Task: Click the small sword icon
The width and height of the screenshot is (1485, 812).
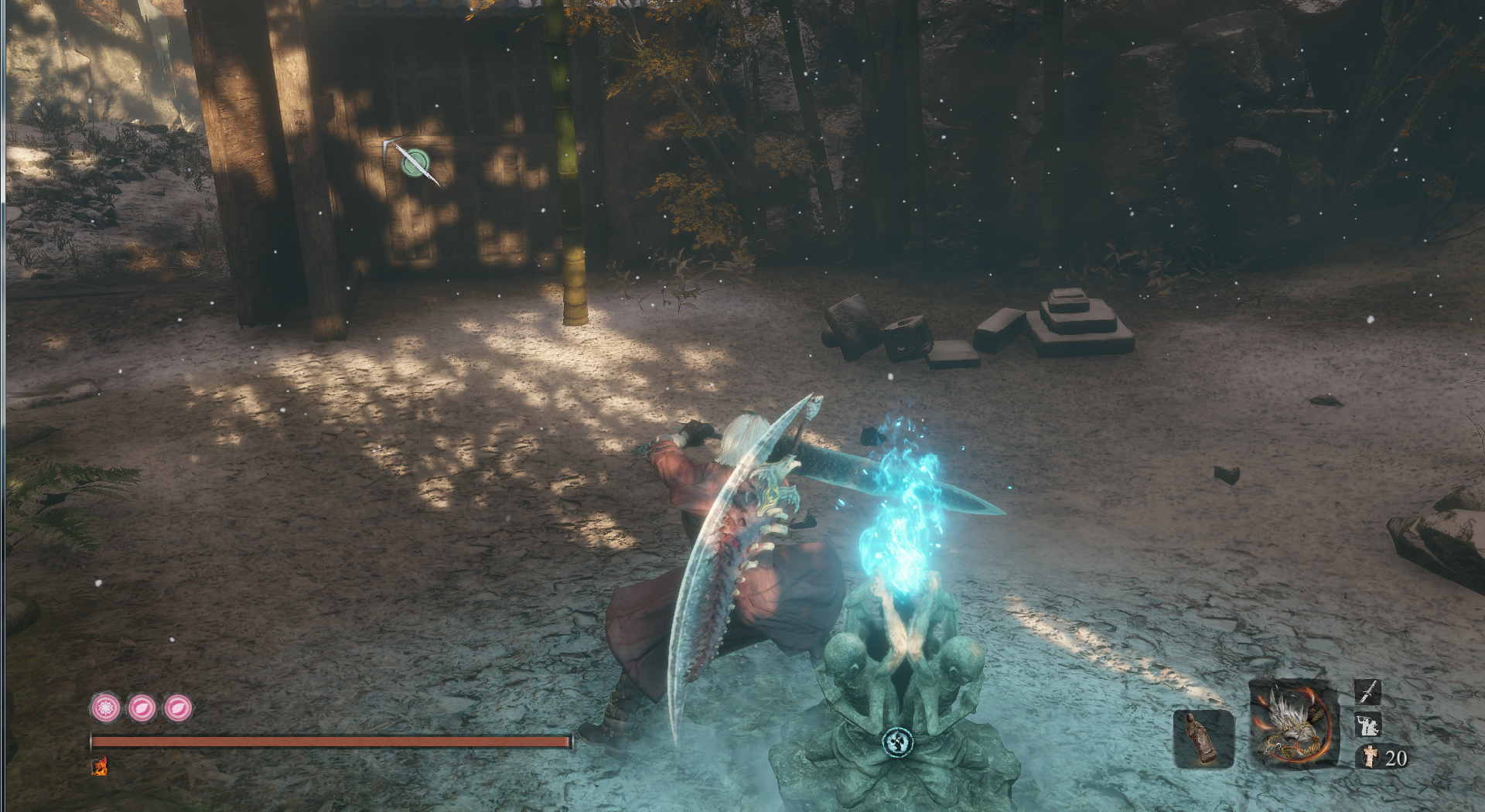Action: (1367, 691)
